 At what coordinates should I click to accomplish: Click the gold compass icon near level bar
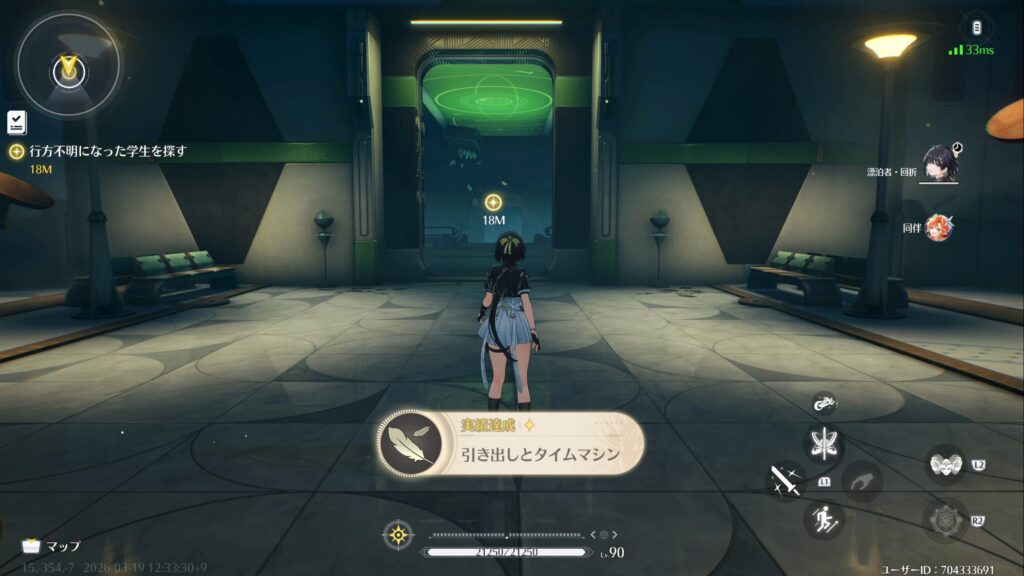[x=399, y=535]
